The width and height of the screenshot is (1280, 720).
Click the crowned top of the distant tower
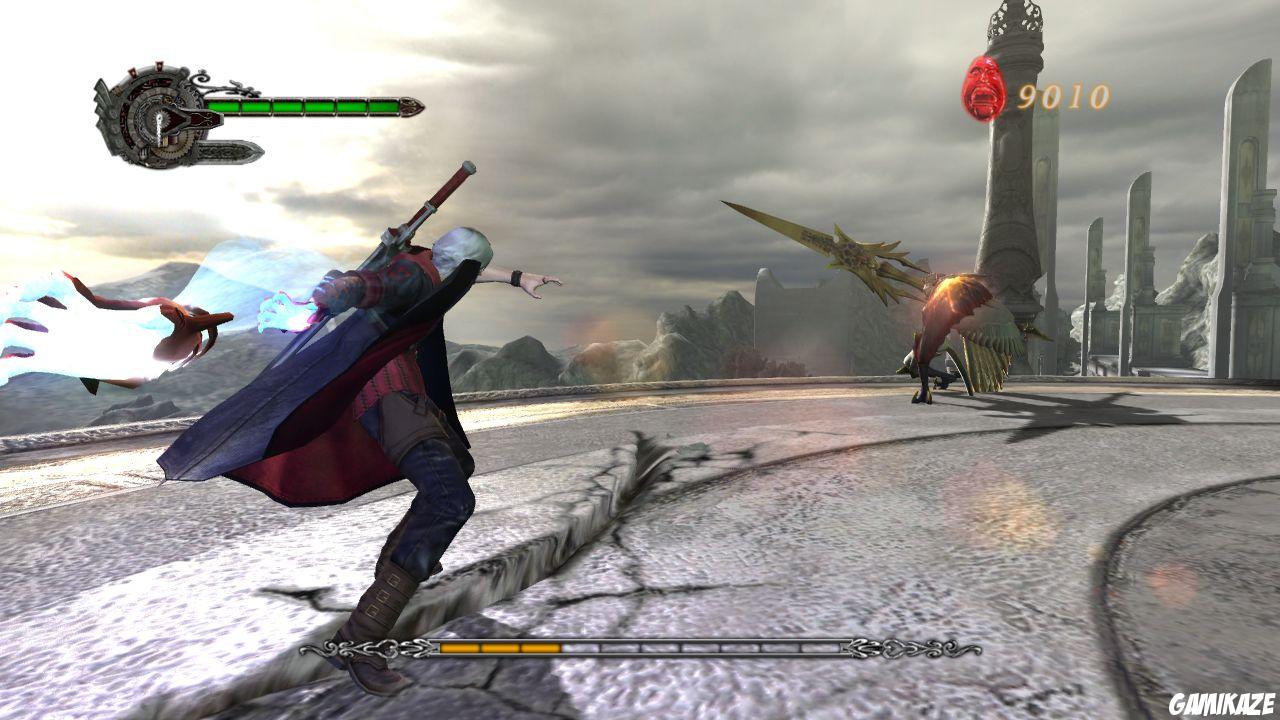(x=1015, y=18)
